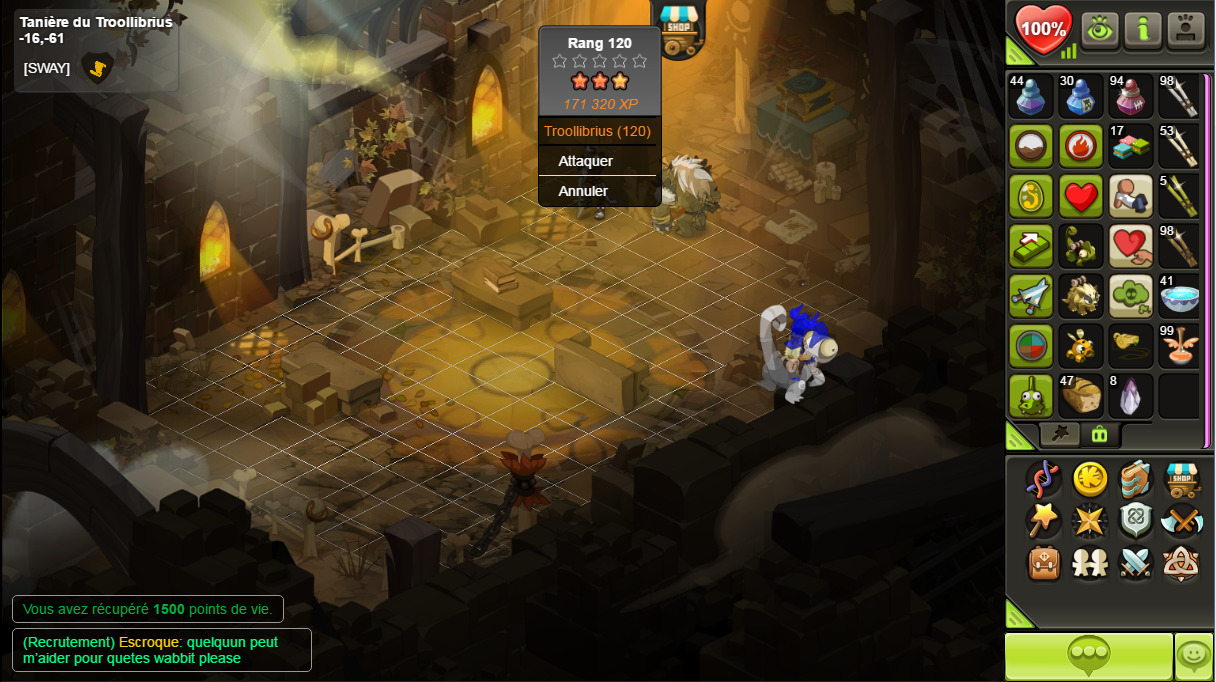The width and height of the screenshot is (1216, 682).
Task: Open the chat with speech bubble button
Action: coord(1088,656)
